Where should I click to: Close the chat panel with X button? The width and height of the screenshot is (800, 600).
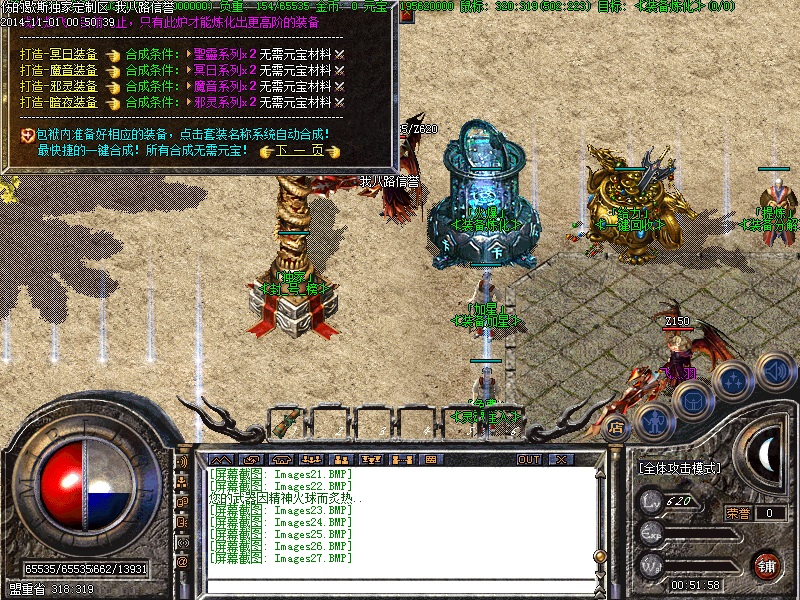562,460
